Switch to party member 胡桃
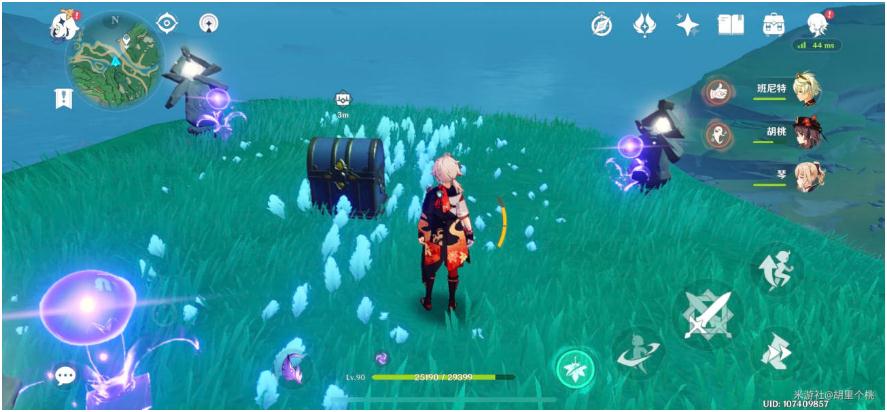This screenshot has width=887, height=412. click(806, 134)
